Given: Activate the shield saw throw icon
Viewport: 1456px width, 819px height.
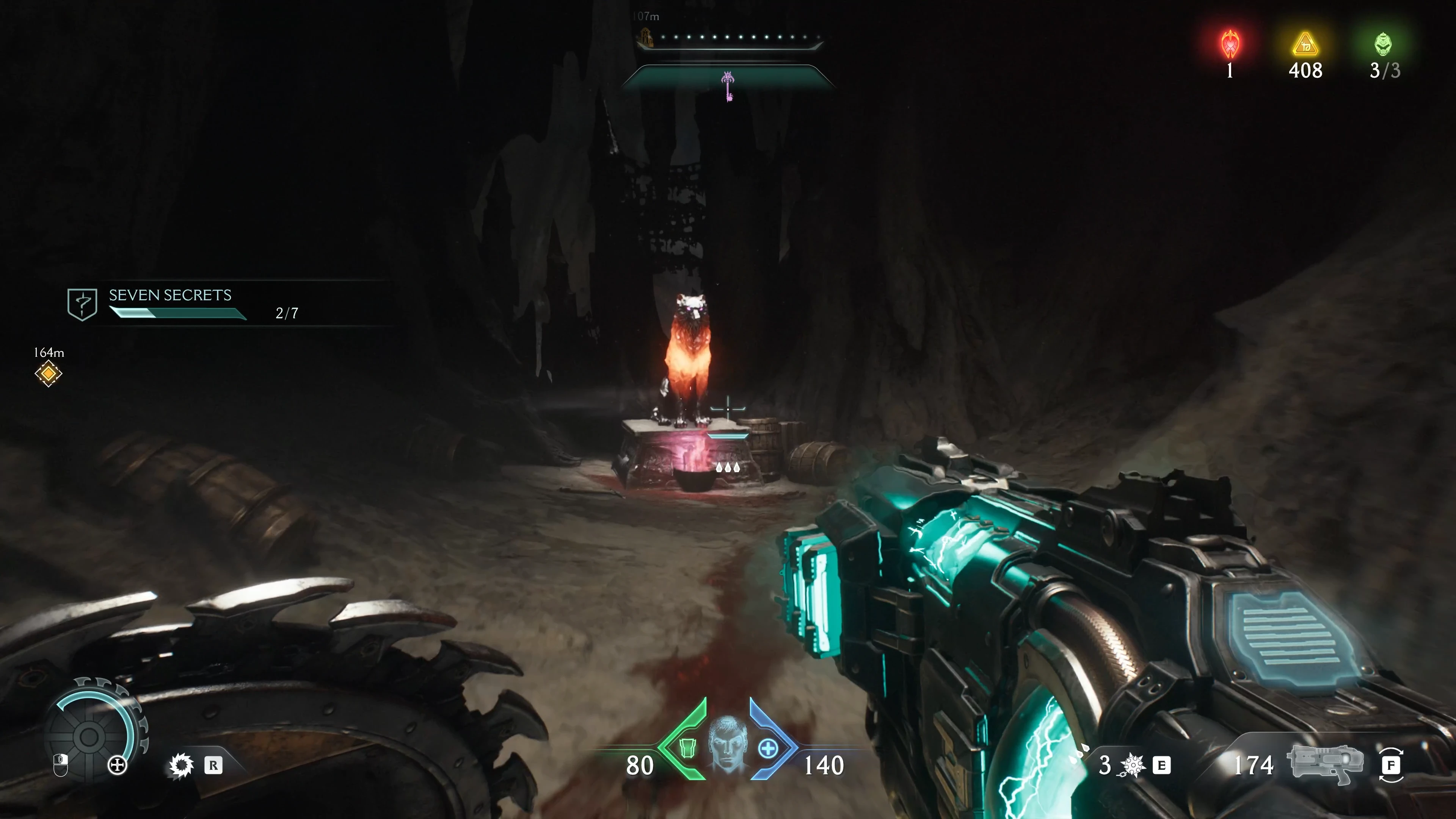Looking at the screenshot, I should click(x=182, y=766).
